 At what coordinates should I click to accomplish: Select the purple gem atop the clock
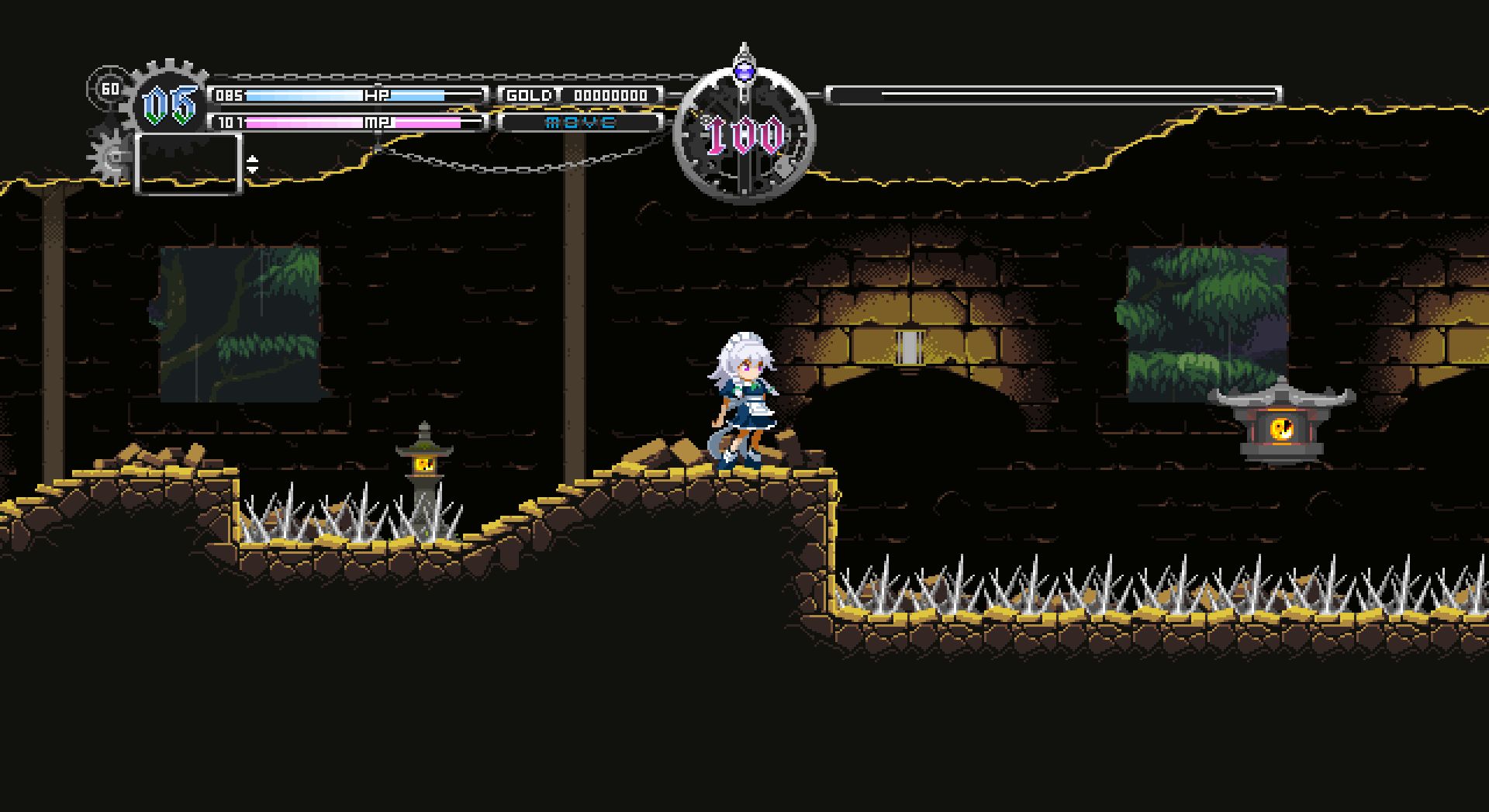click(x=745, y=70)
